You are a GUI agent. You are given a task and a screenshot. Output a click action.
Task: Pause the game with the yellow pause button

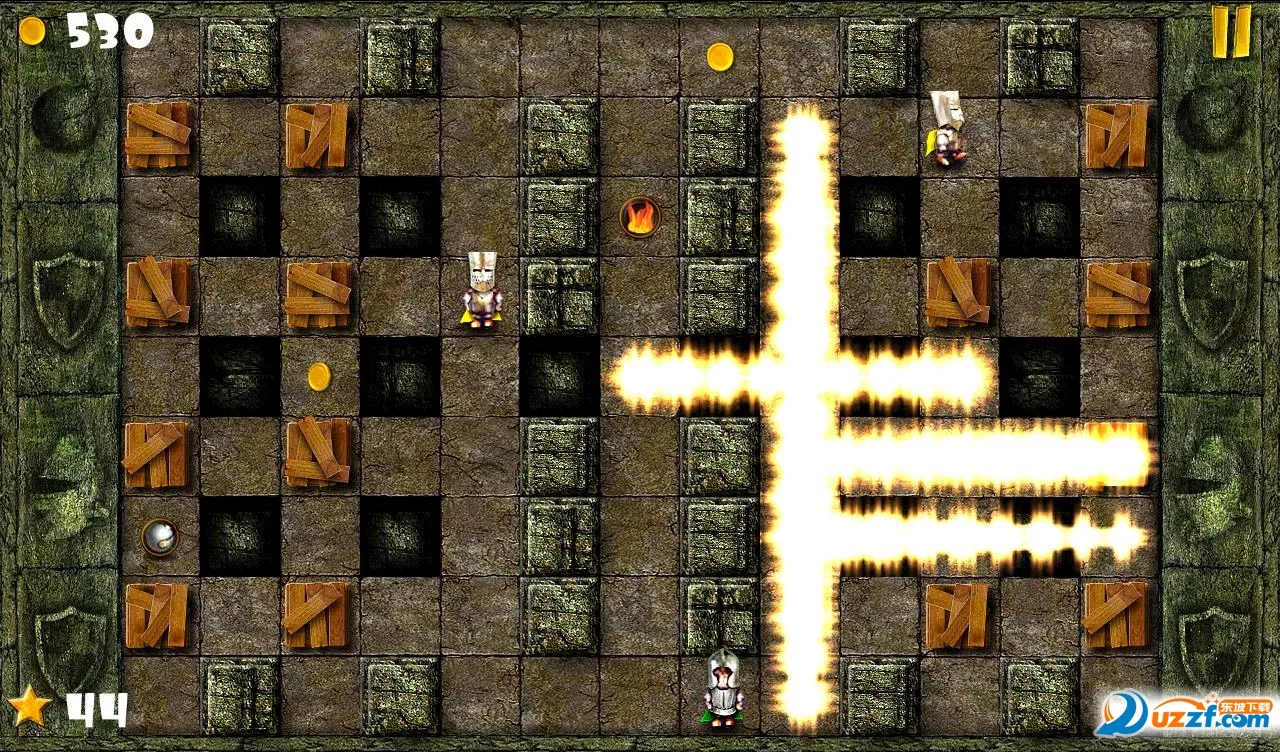coord(1231,32)
